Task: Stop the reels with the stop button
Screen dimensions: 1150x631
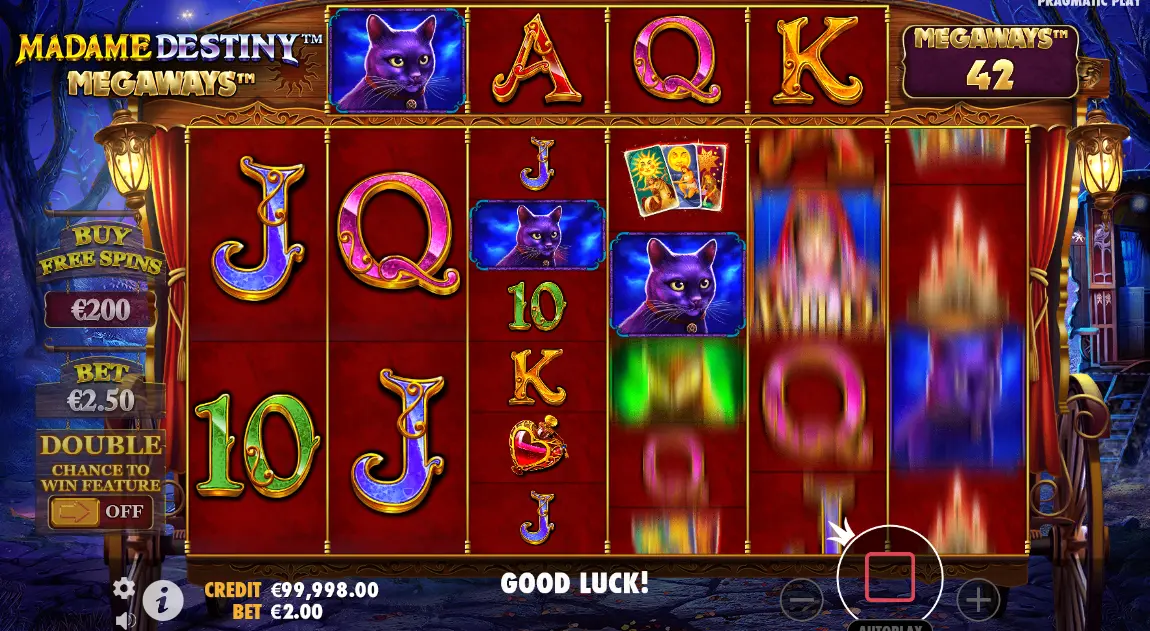Action: tap(889, 576)
